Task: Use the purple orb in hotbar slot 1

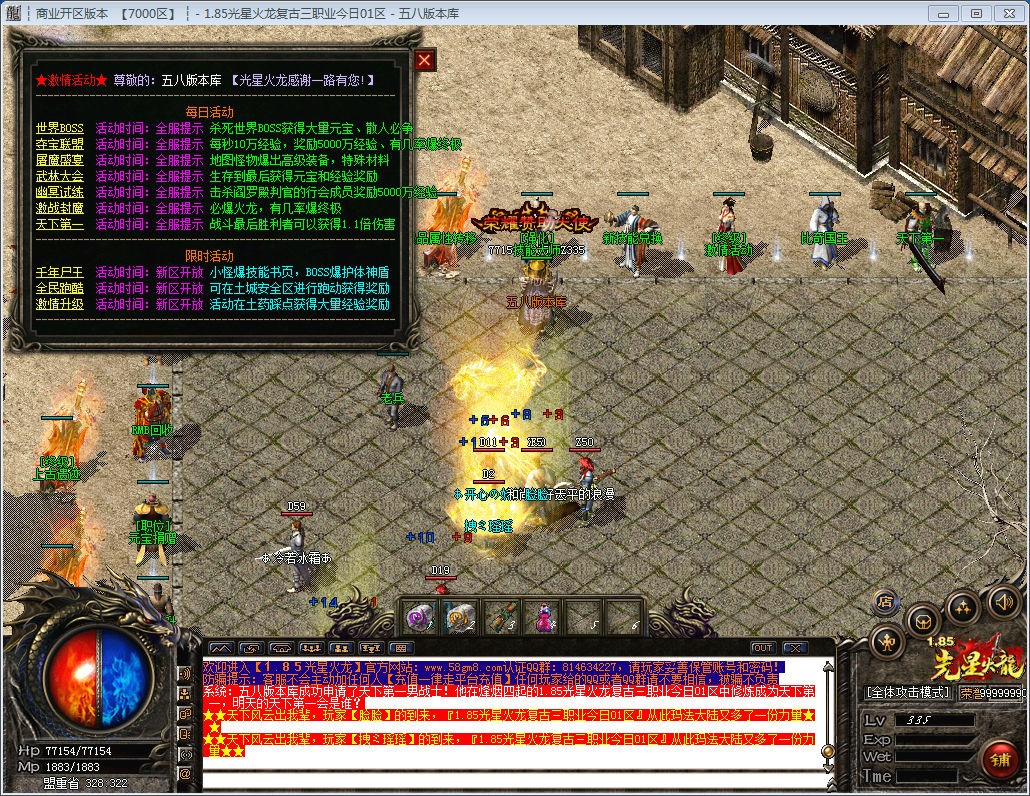Action: (x=419, y=617)
